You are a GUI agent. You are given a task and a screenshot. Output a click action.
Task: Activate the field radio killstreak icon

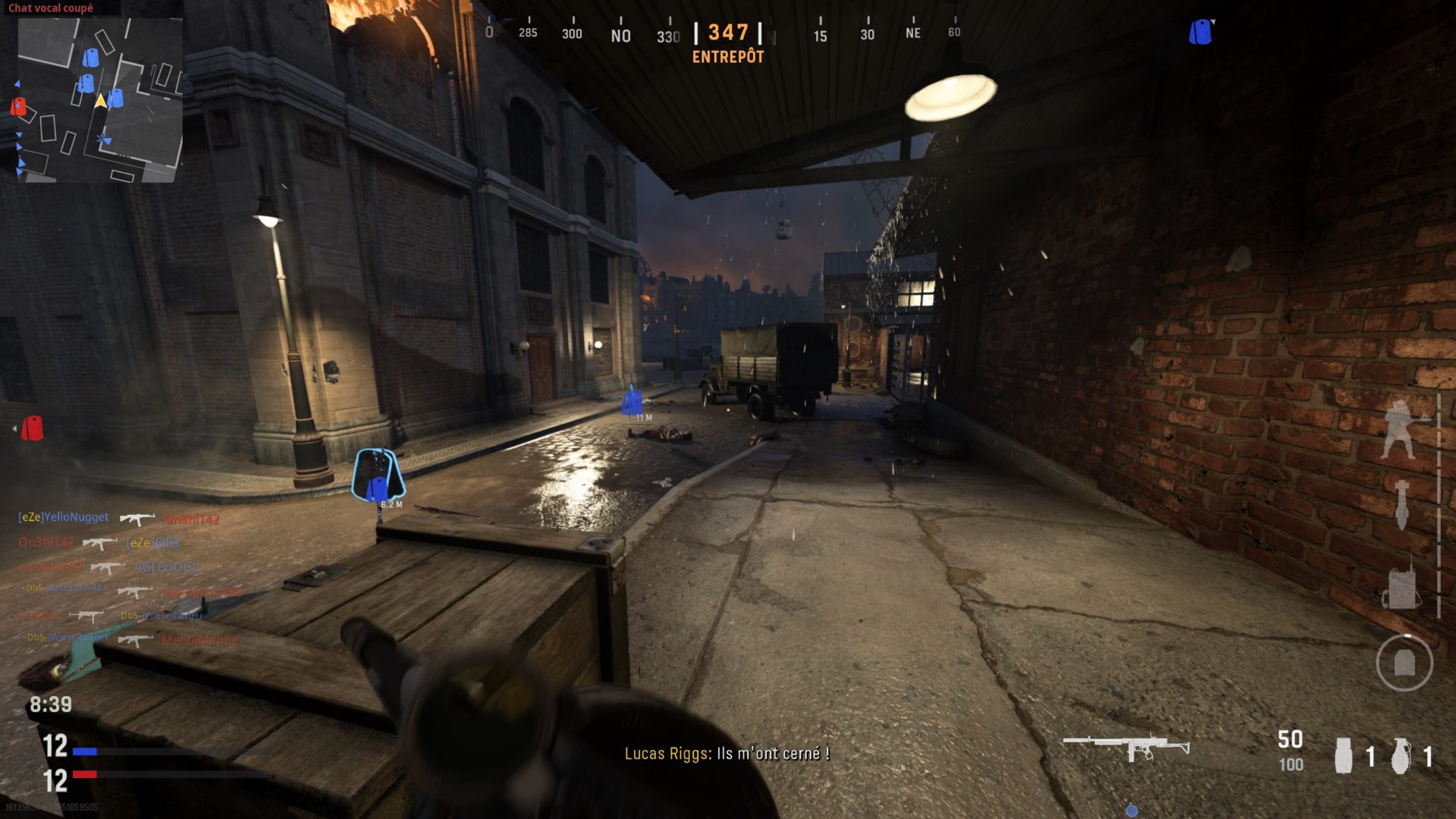point(1401,584)
